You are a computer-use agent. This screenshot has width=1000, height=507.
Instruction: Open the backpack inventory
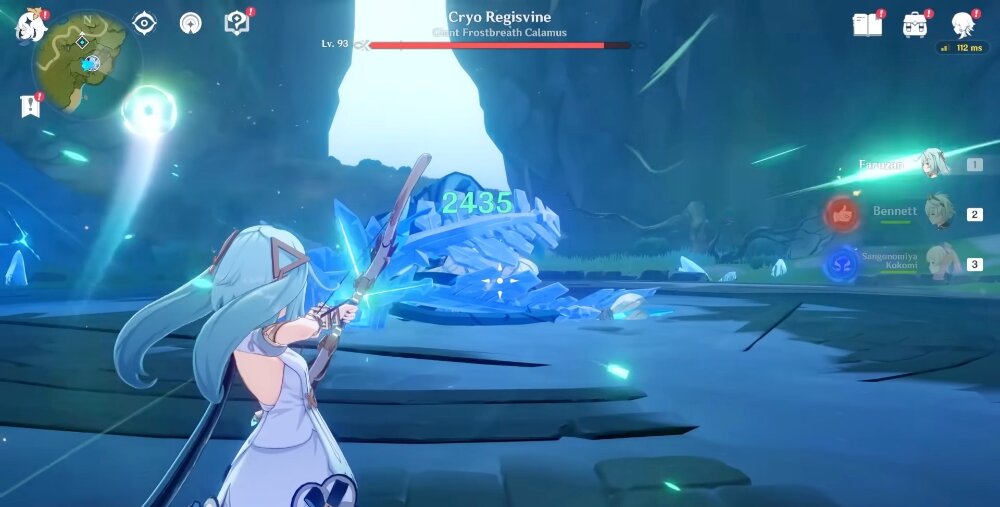tap(915, 25)
